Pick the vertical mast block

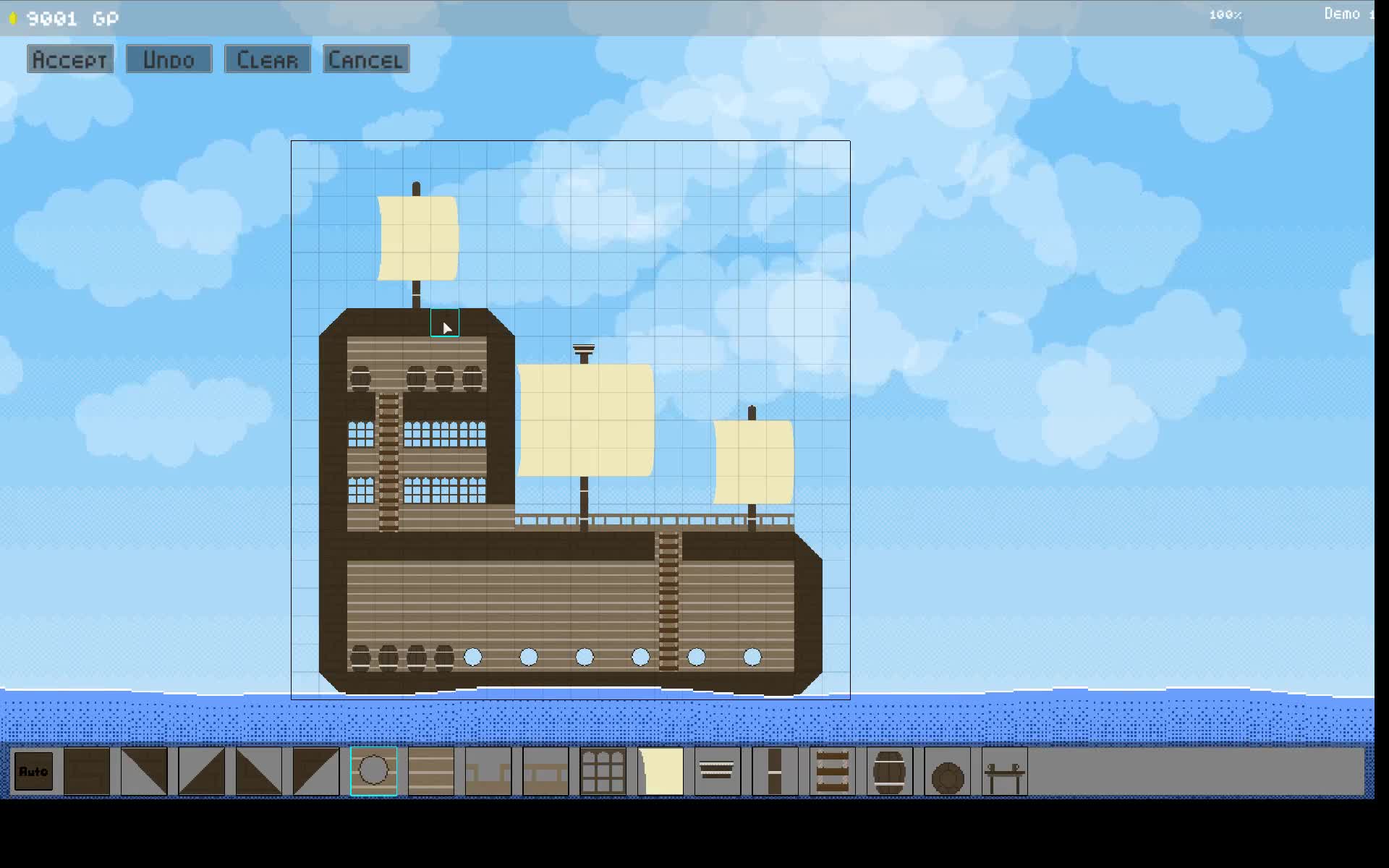click(x=774, y=772)
